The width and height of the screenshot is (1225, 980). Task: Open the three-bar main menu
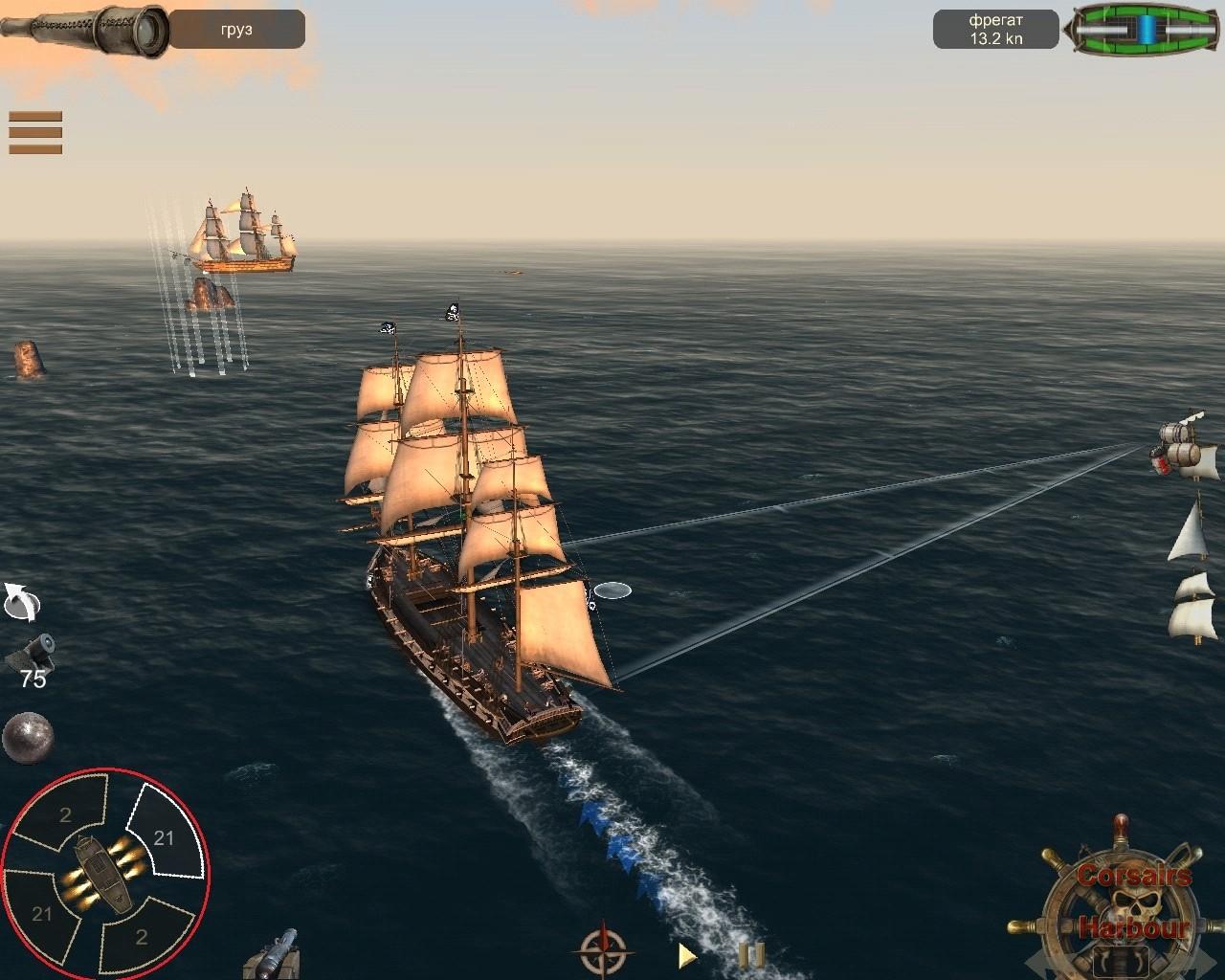(35, 132)
